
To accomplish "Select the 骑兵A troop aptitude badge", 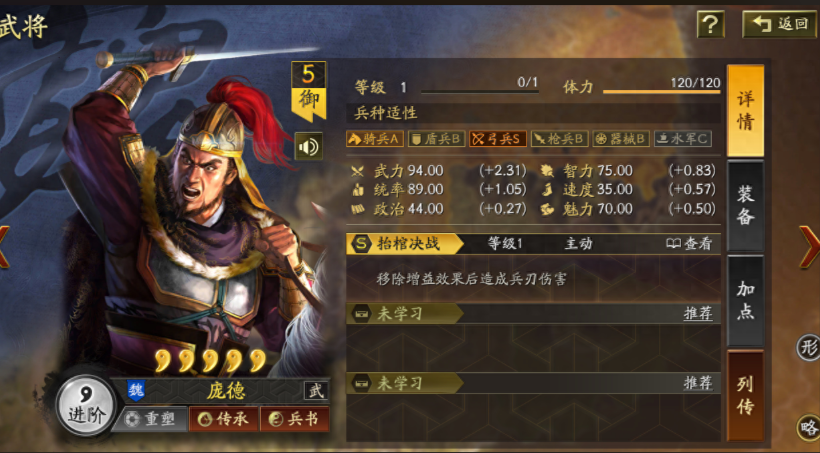I will (x=375, y=138).
